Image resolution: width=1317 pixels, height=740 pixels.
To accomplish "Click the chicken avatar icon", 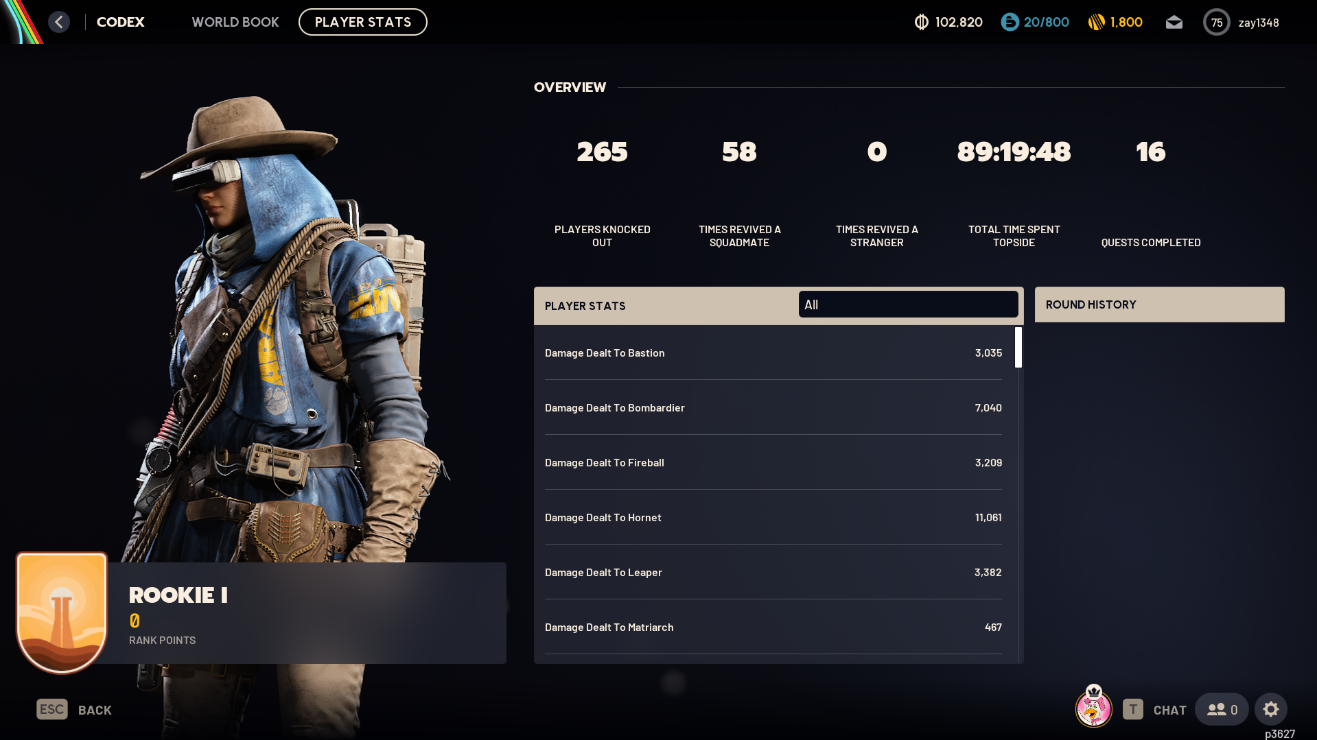I will (x=1093, y=708).
